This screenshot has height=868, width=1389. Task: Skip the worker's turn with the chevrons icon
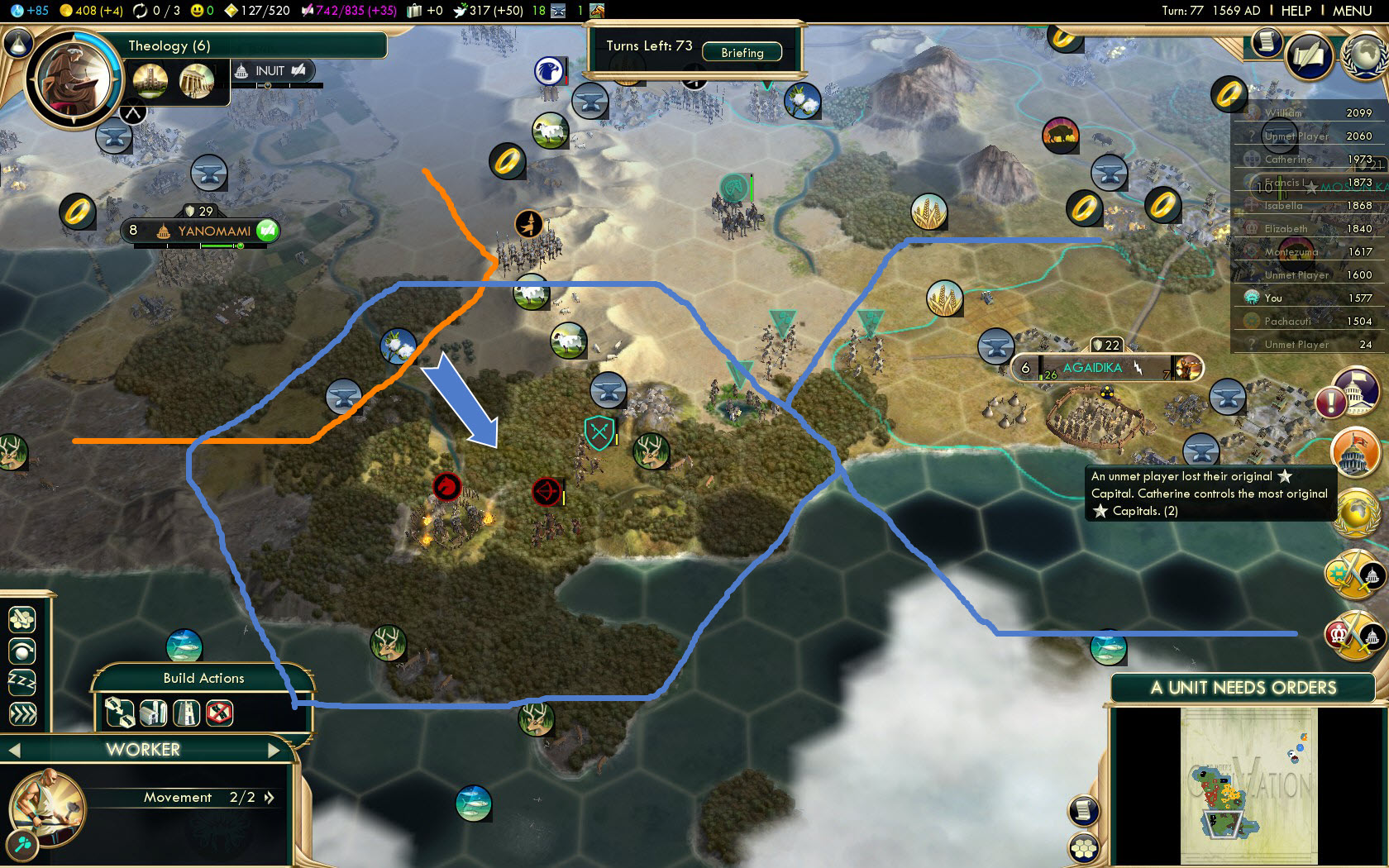coord(22,713)
